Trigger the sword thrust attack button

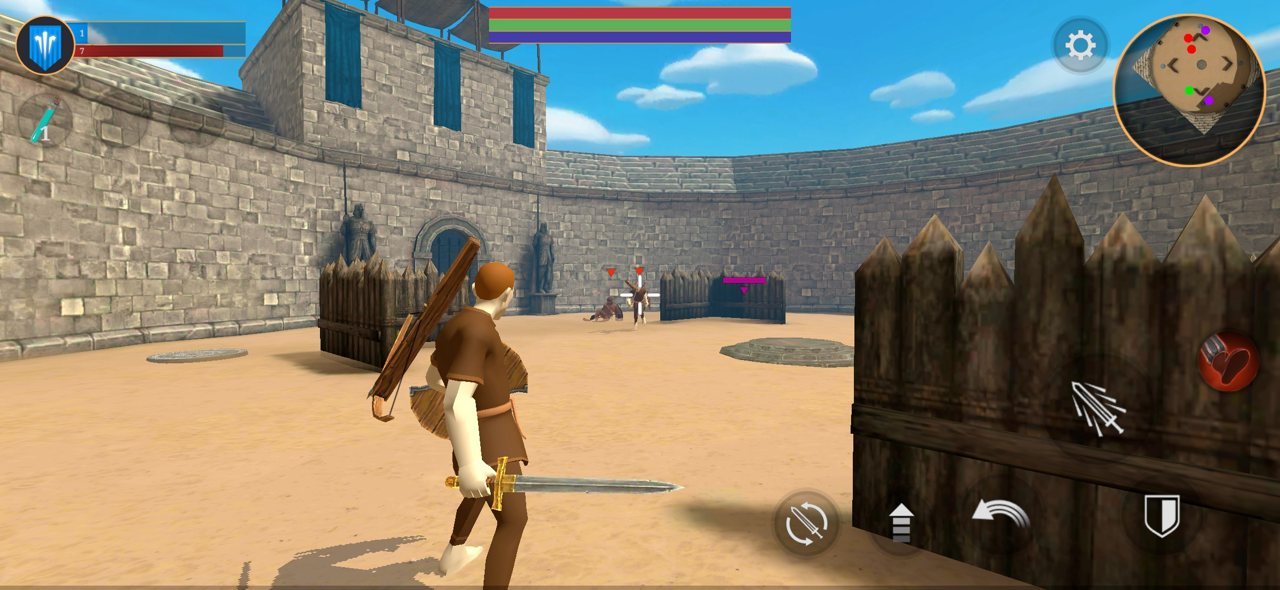1099,408
